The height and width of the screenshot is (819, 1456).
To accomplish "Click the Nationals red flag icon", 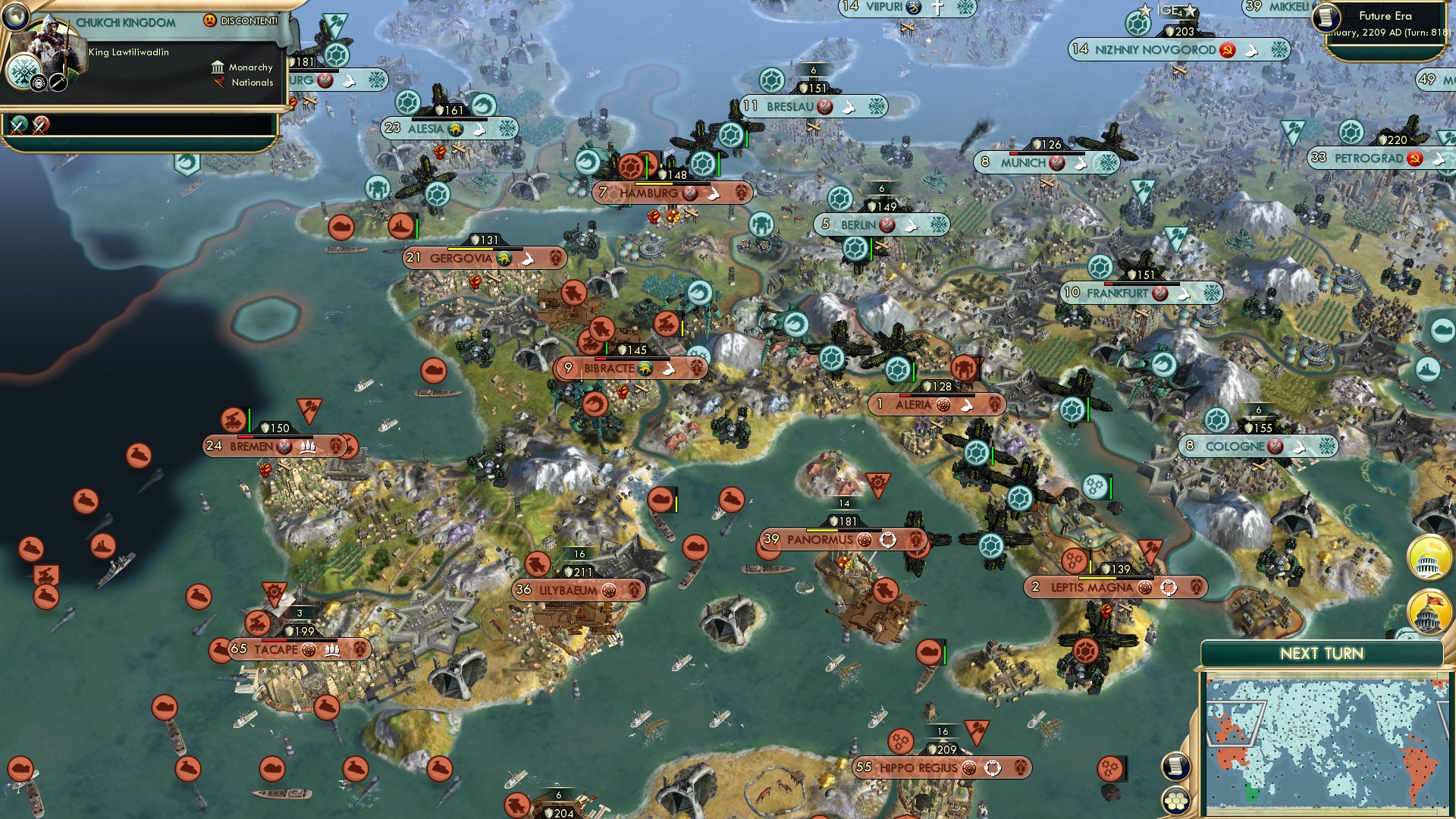I will [219, 83].
